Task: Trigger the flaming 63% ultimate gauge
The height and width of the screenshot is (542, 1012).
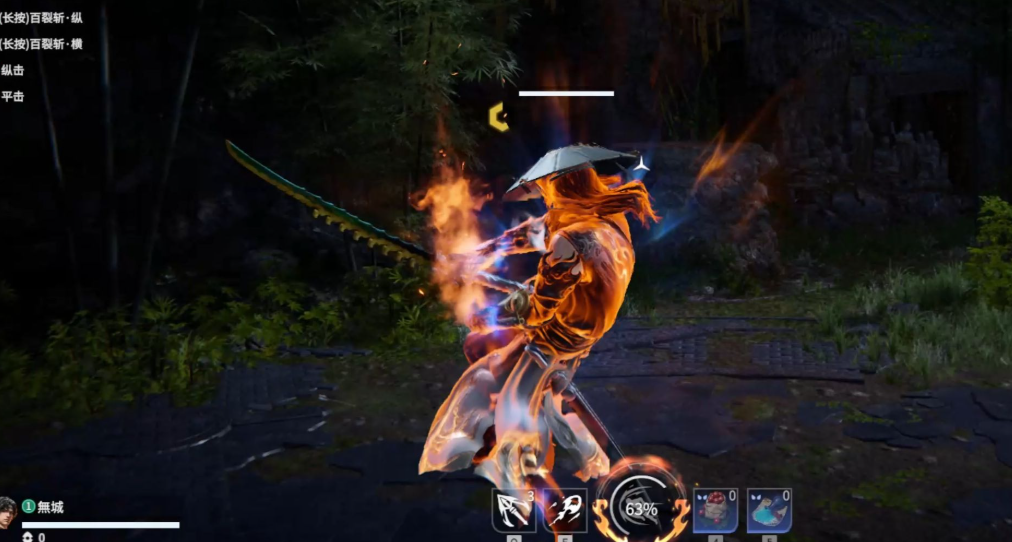Action: point(640,508)
